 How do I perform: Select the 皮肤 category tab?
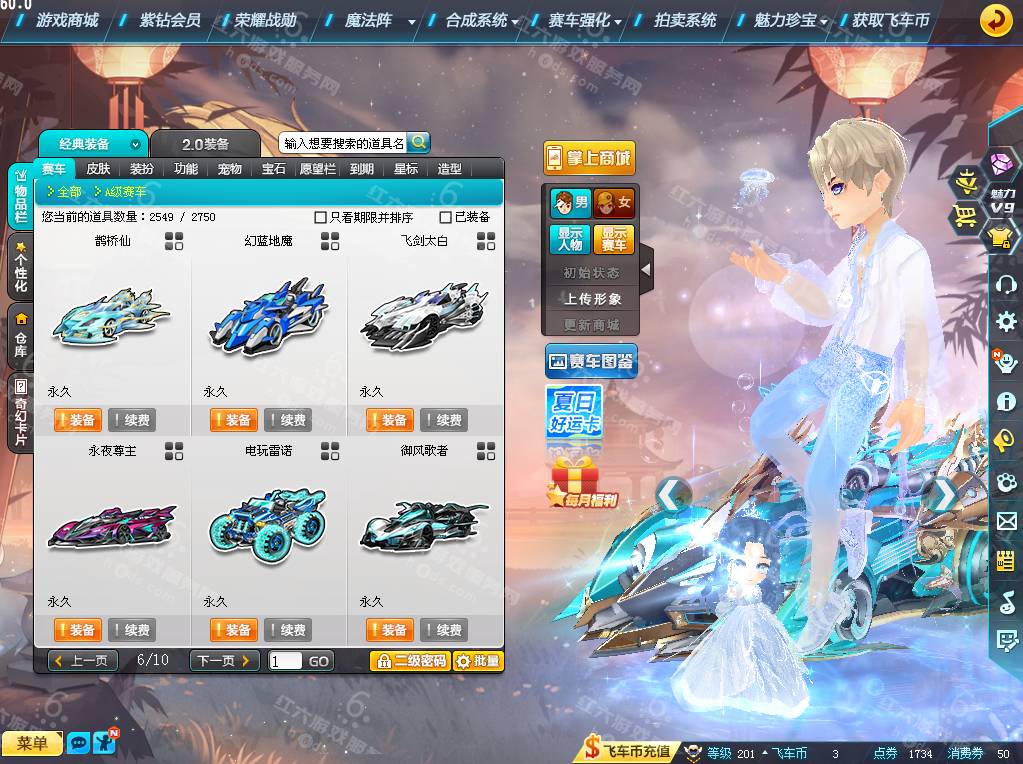point(98,169)
